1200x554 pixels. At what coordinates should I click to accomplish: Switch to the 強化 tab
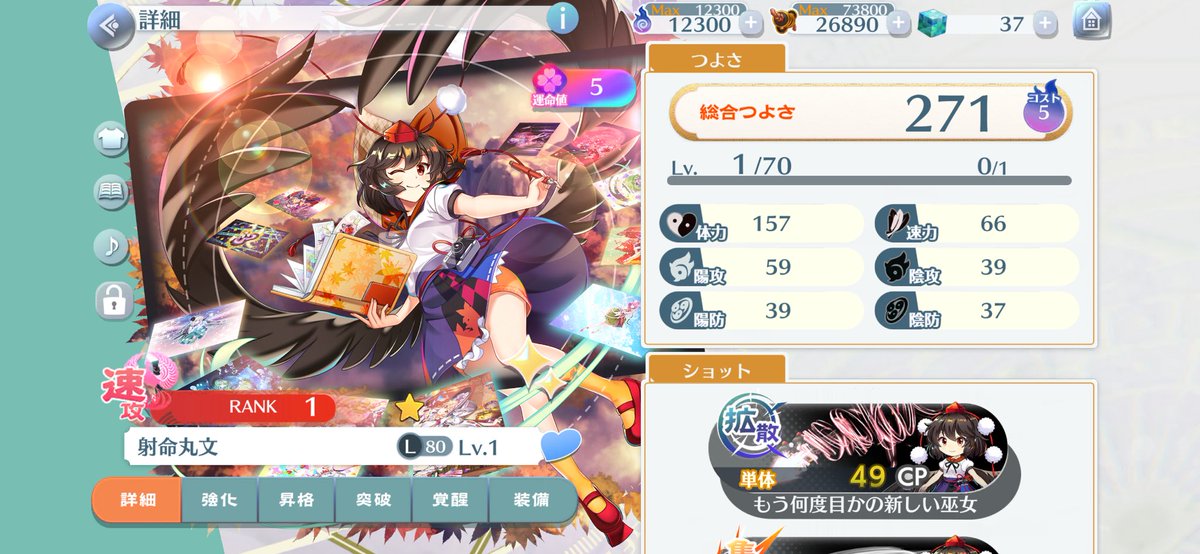[219, 500]
